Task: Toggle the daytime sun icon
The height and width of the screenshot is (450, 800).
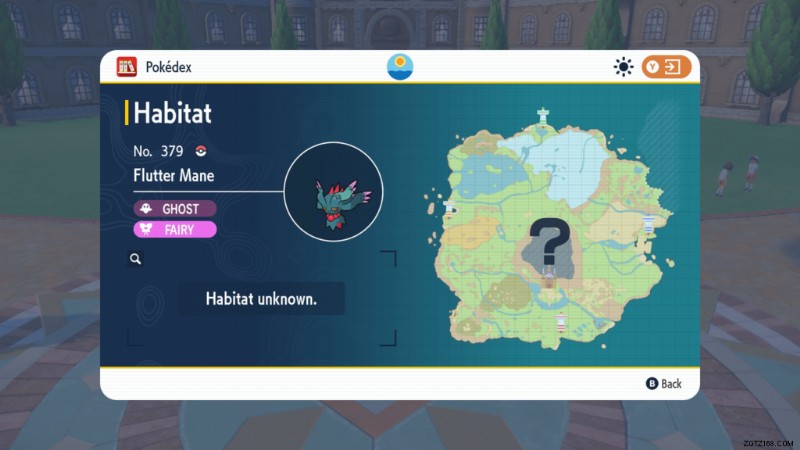Action: (x=624, y=67)
